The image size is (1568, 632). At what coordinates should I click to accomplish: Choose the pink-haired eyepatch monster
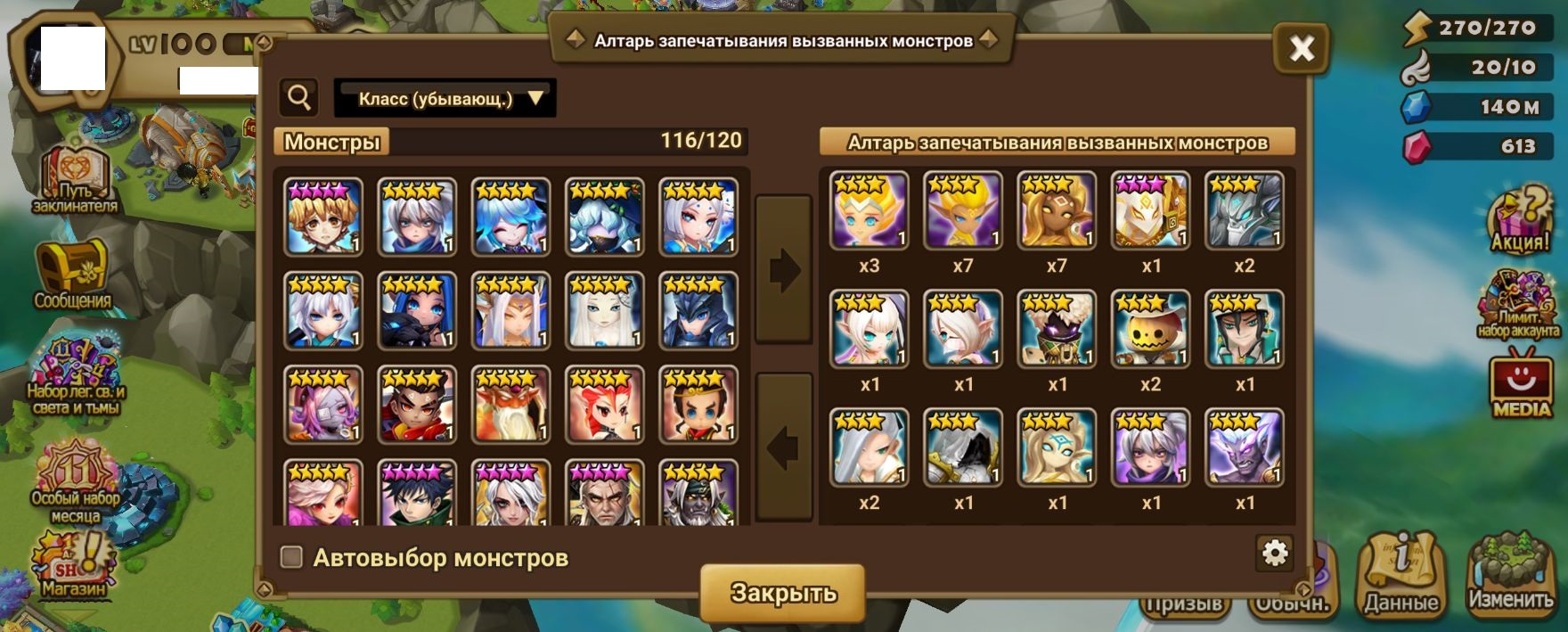(323, 405)
